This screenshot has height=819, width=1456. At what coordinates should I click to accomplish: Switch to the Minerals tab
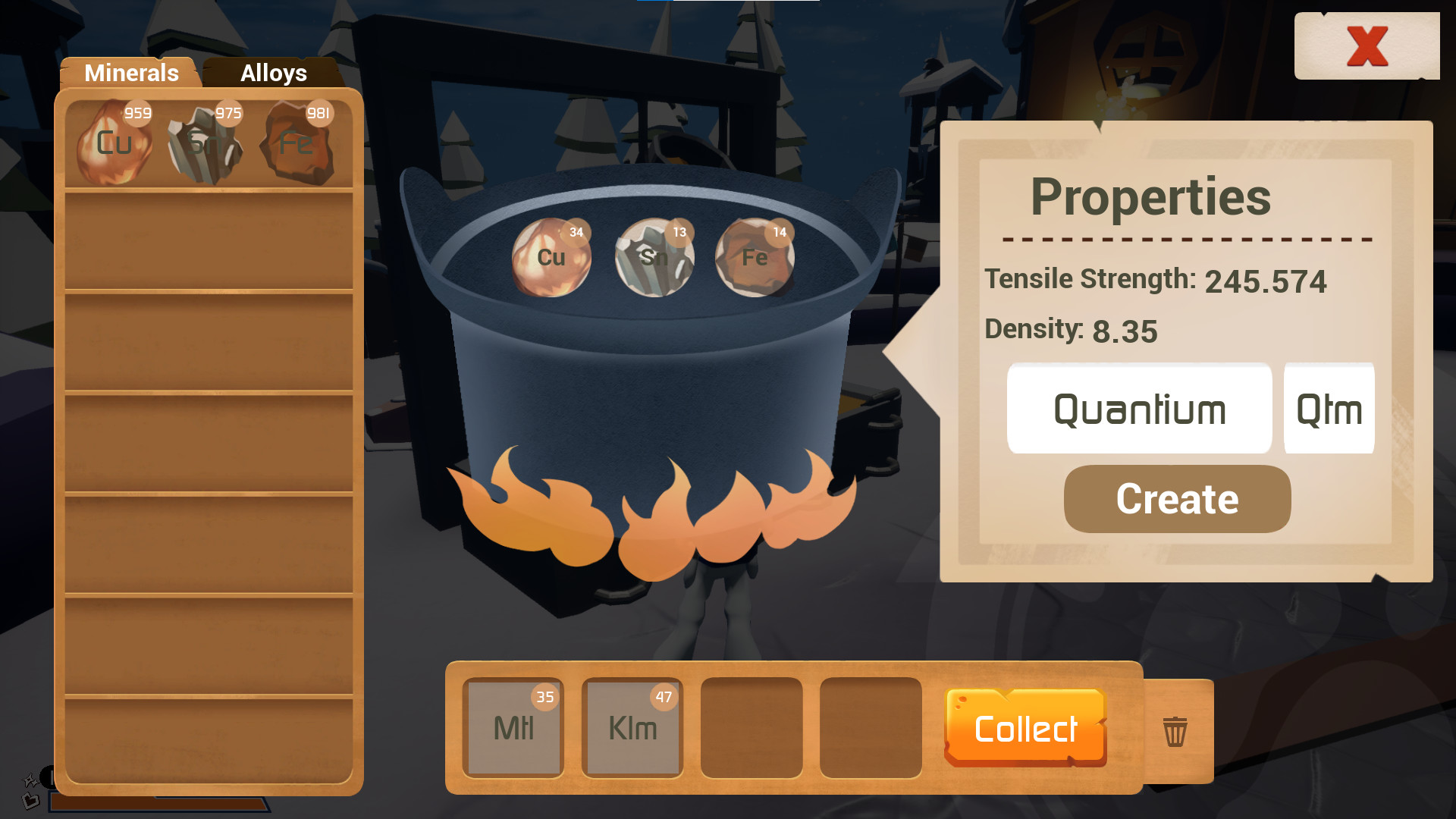pyautogui.click(x=131, y=73)
